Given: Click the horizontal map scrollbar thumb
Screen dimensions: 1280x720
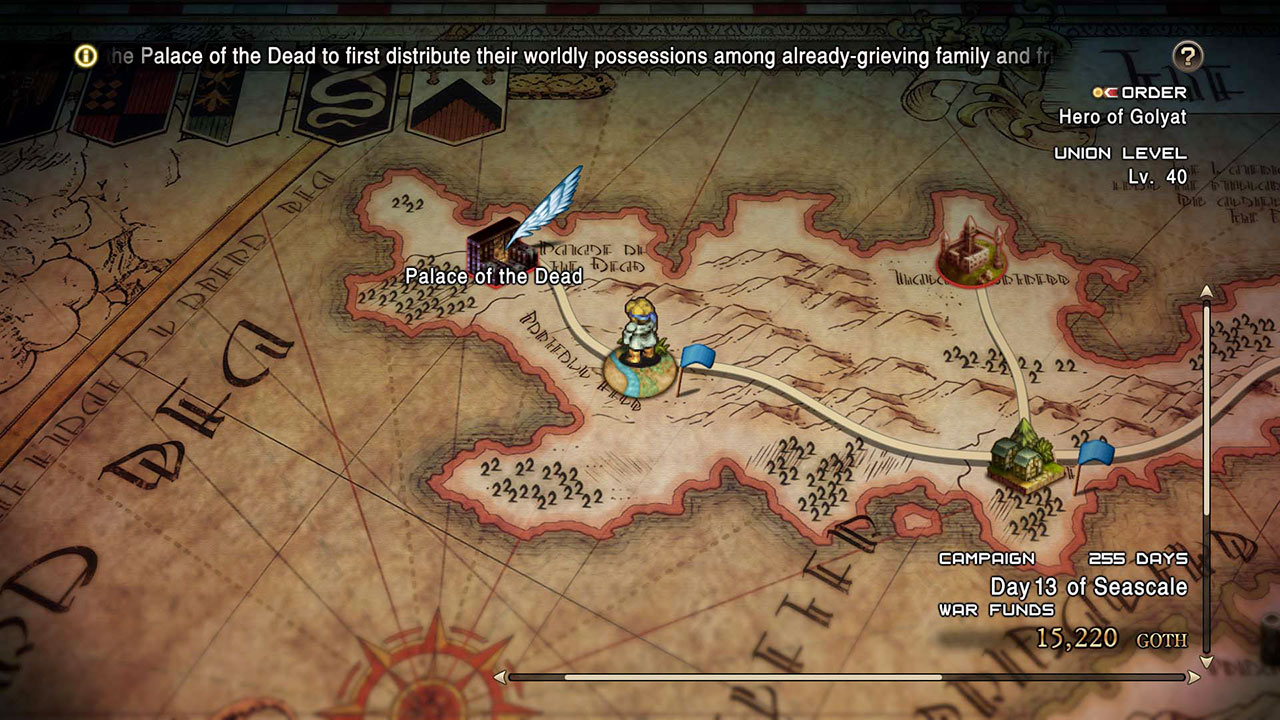Looking at the screenshot, I should point(752,677).
